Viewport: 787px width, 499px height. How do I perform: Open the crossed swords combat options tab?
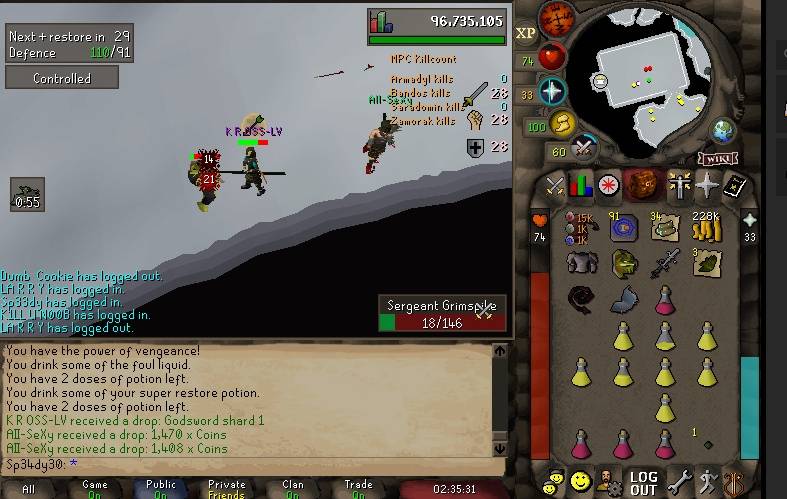click(x=554, y=185)
